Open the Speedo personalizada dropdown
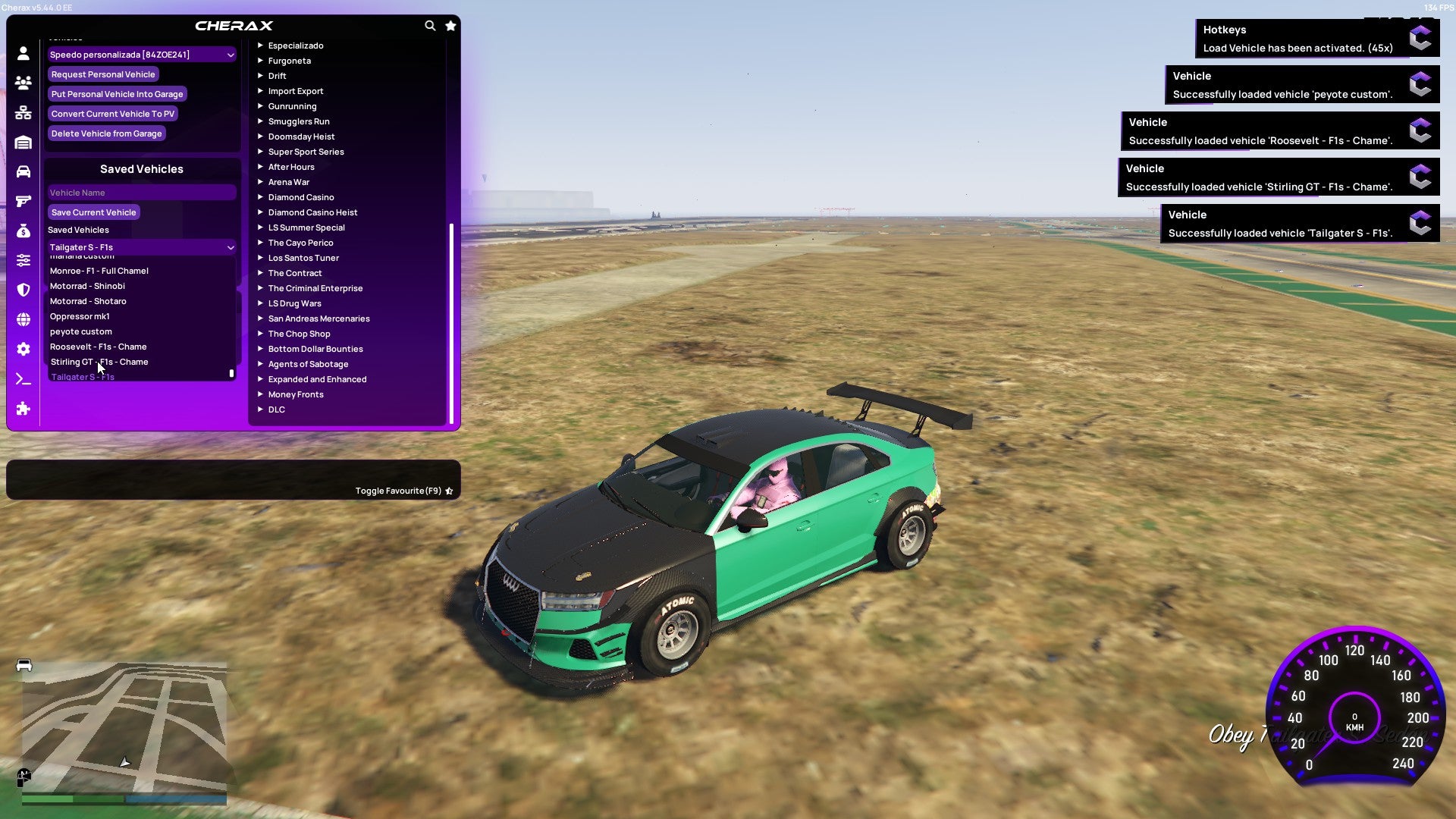Screen dimensions: 1456x819 (x=141, y=54)
